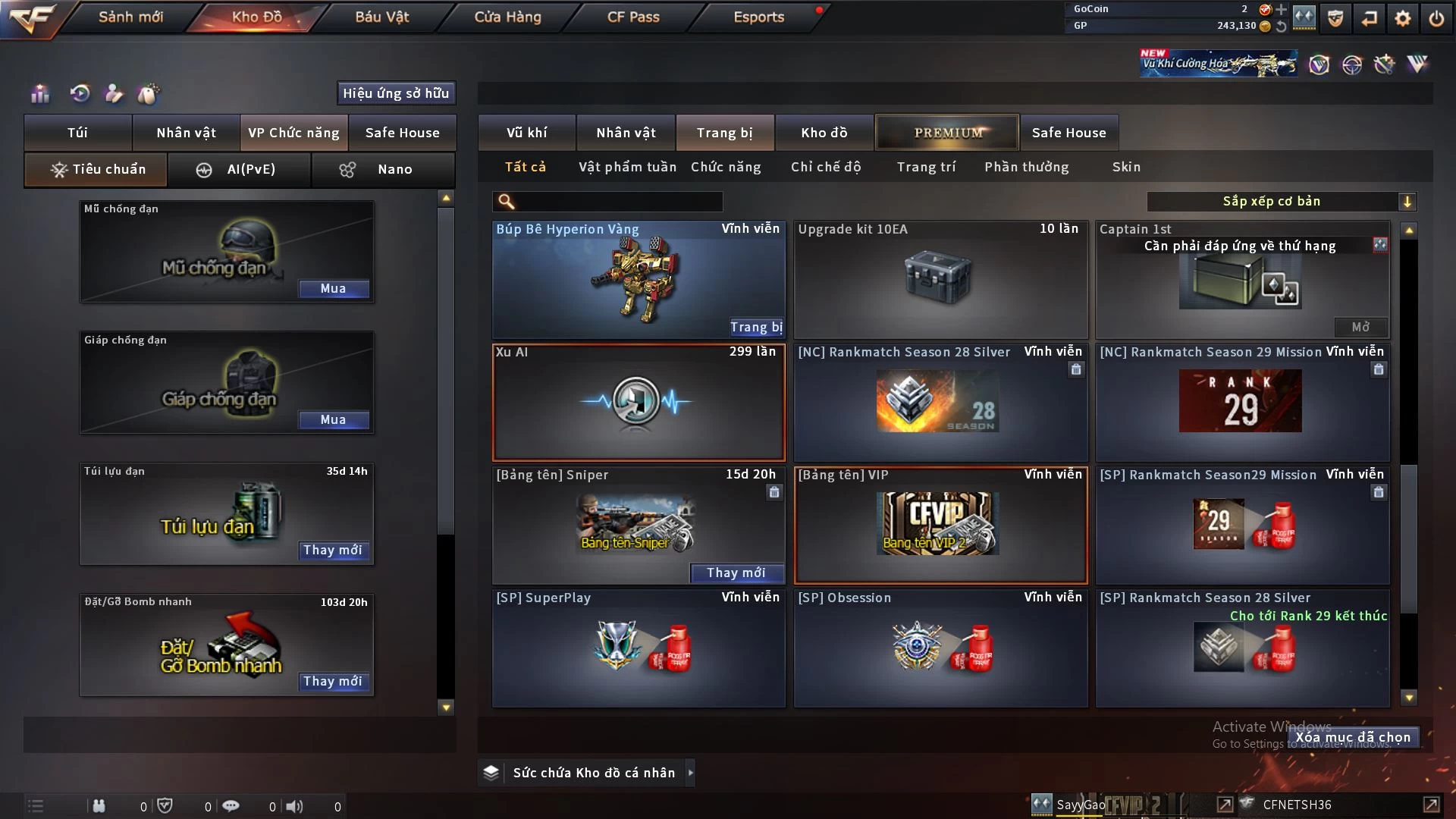Go to the Sảnh mới lobby tab
This screenshot has height=819, width=1456.
tap(130, 17)
